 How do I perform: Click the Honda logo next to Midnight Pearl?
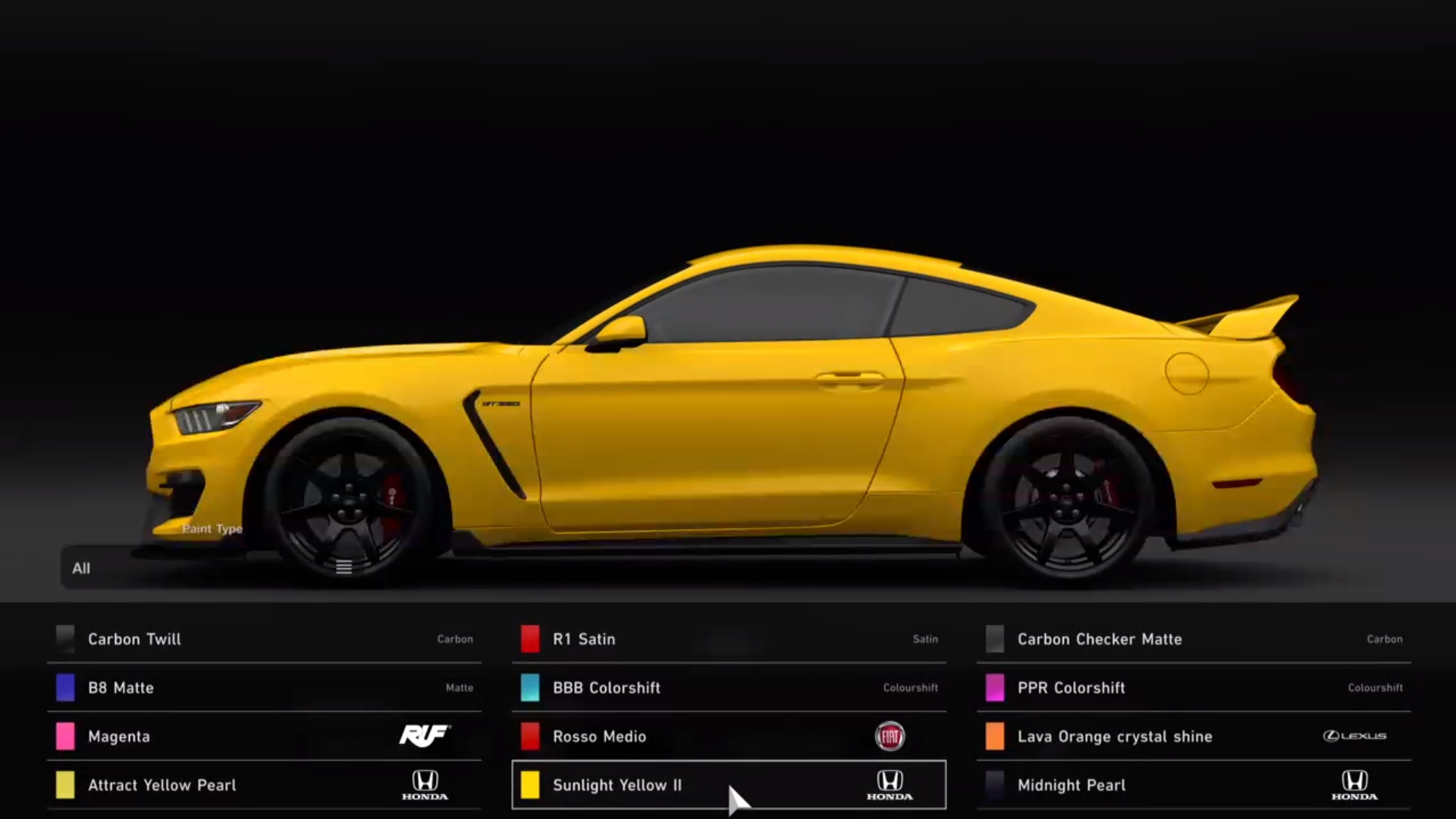click(1354, 785)
